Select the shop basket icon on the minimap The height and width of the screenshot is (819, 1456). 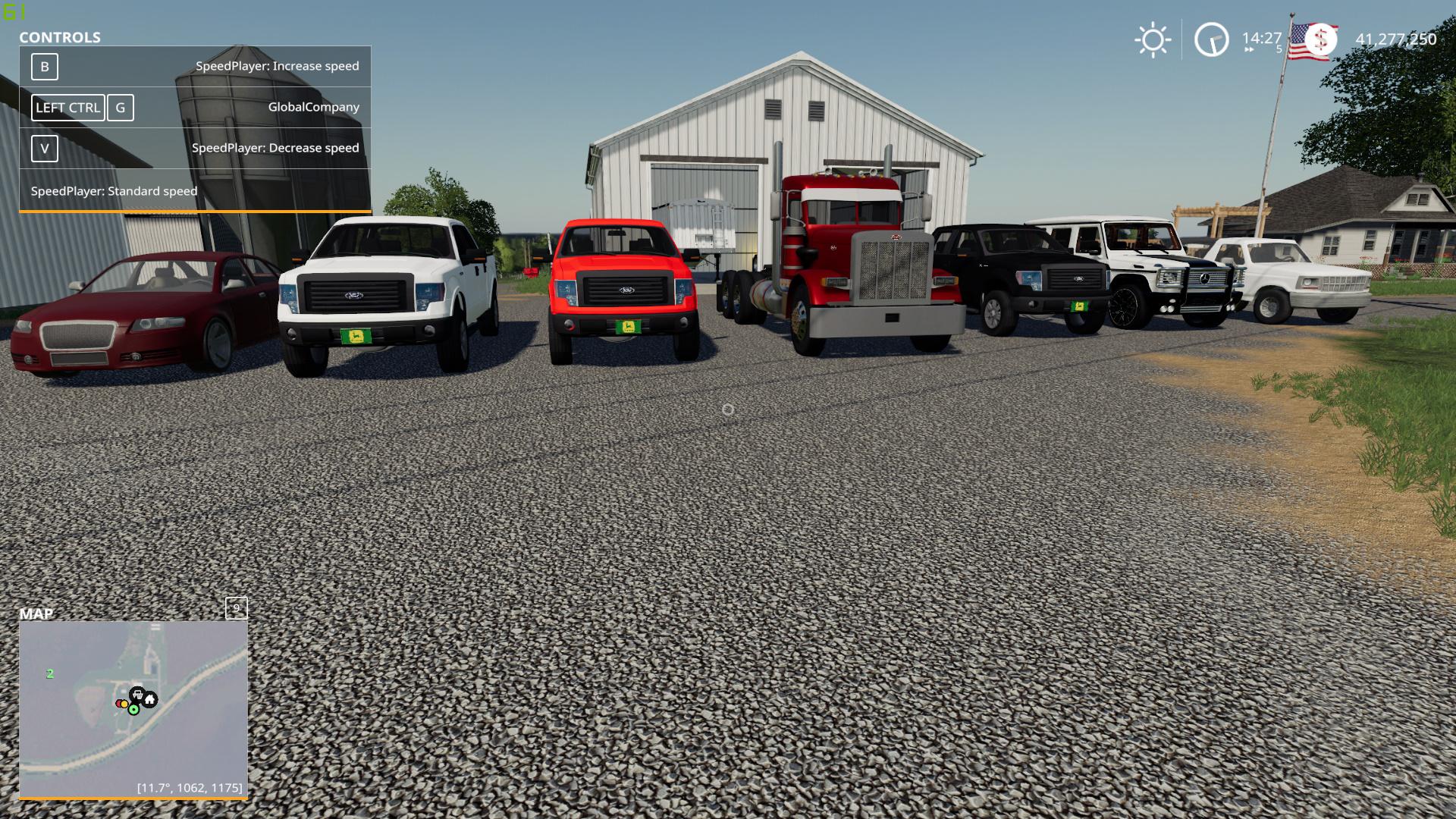pyautogui.click(x=136, y=692)
